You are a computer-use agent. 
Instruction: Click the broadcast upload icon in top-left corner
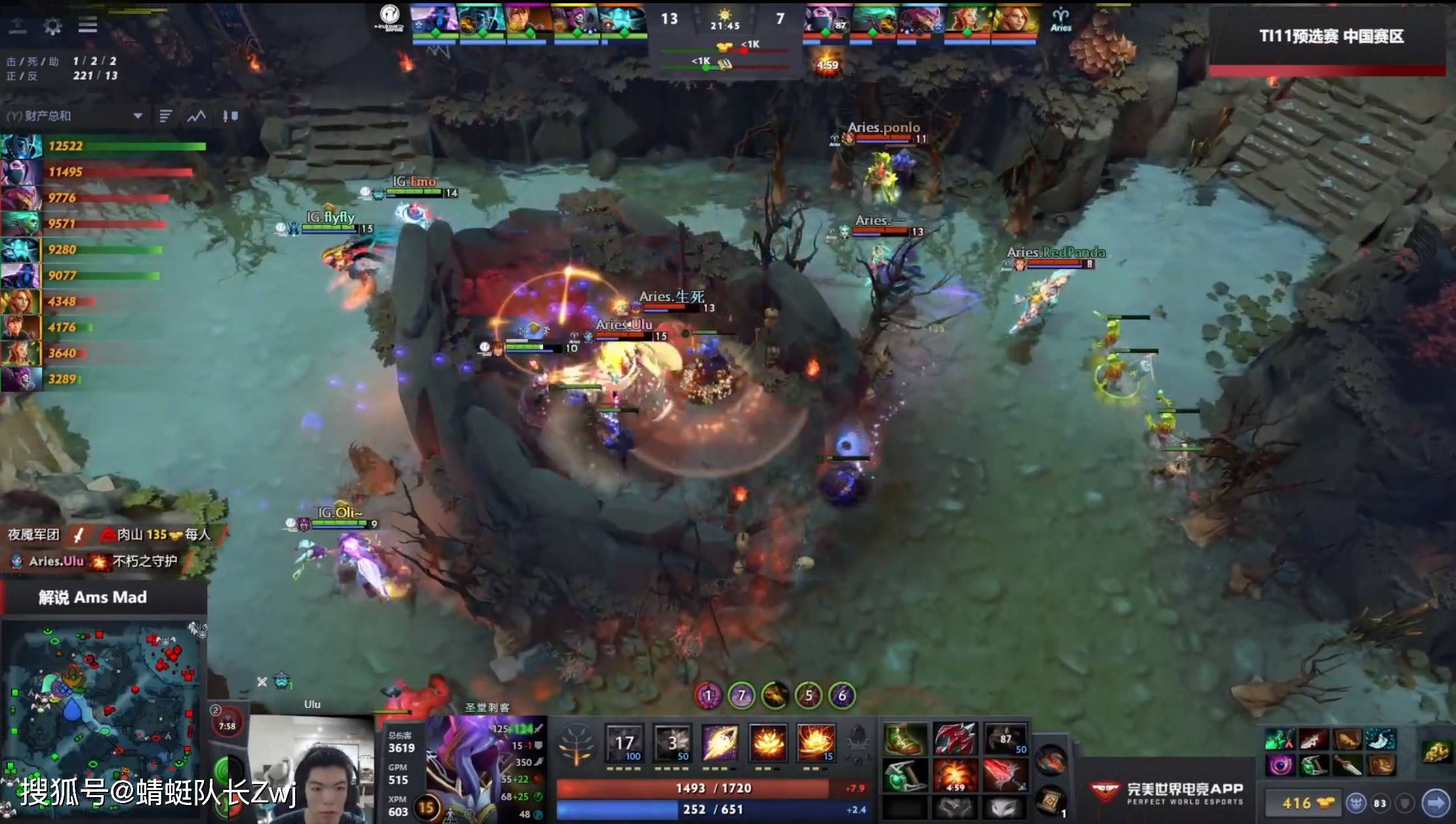[18, 24]
